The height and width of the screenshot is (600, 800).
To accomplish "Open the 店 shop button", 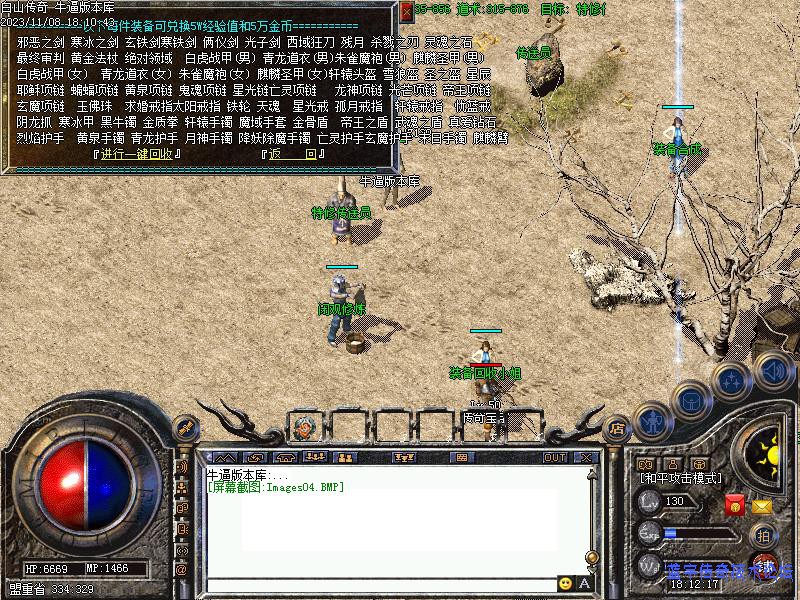I will [x=617, y=430].
